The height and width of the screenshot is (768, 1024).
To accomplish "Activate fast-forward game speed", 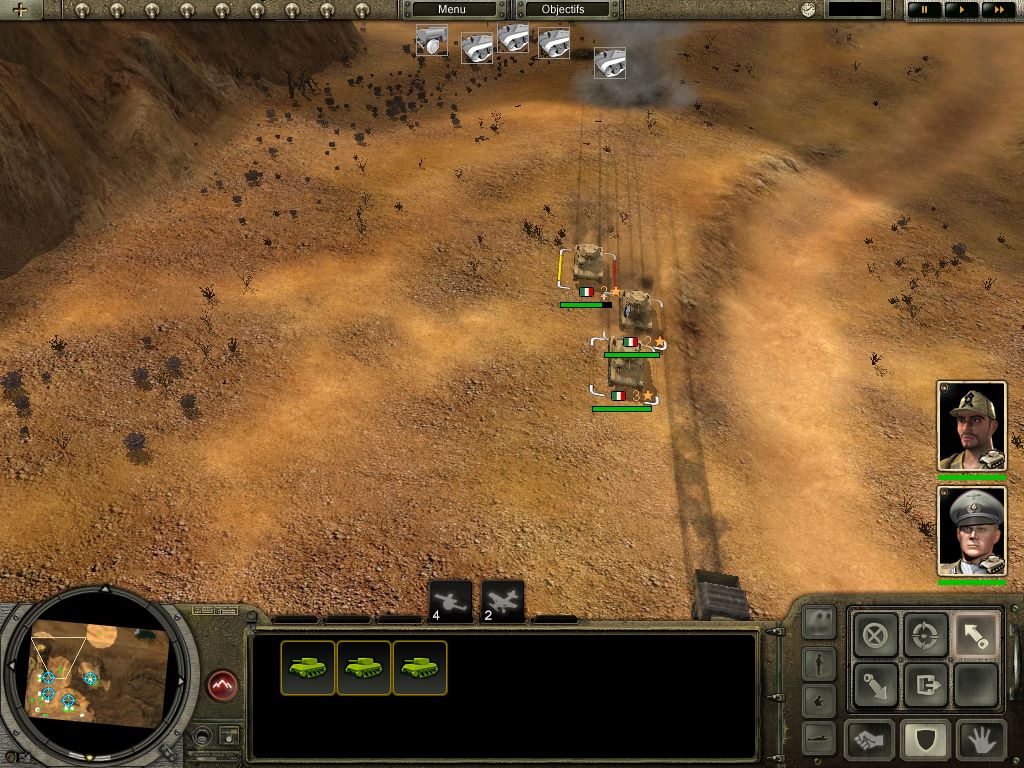I will click(996, 10).
